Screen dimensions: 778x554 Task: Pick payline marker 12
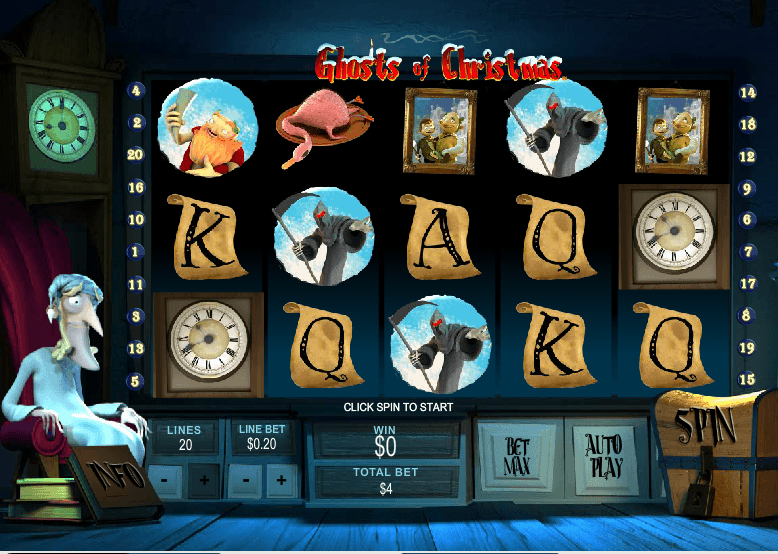tap(747, 156)
